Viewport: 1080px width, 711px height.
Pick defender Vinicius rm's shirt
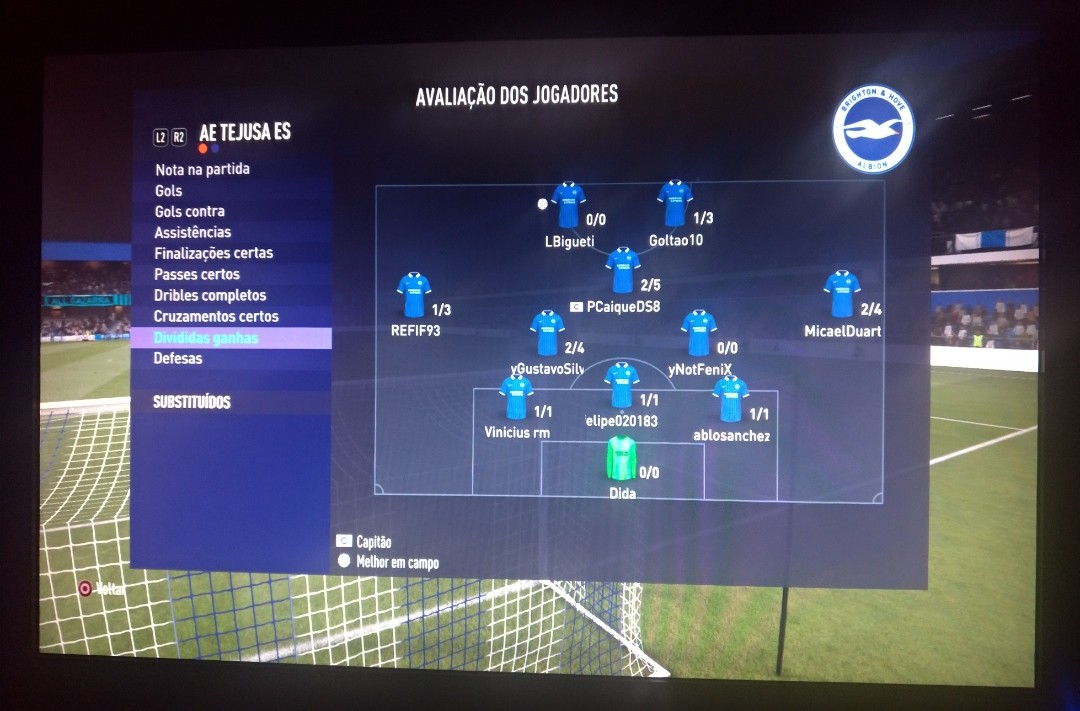[517, 398]
